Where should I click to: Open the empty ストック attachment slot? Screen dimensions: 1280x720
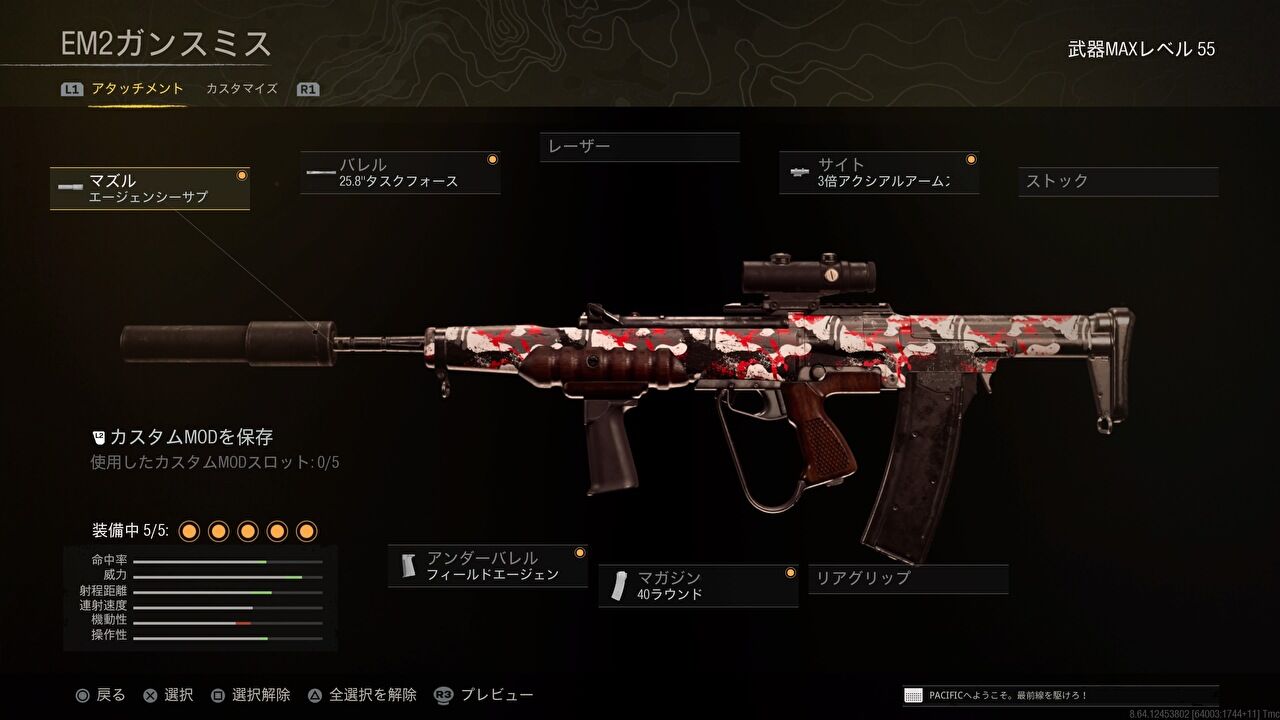pyautogui.click(x=1117, y=182)
